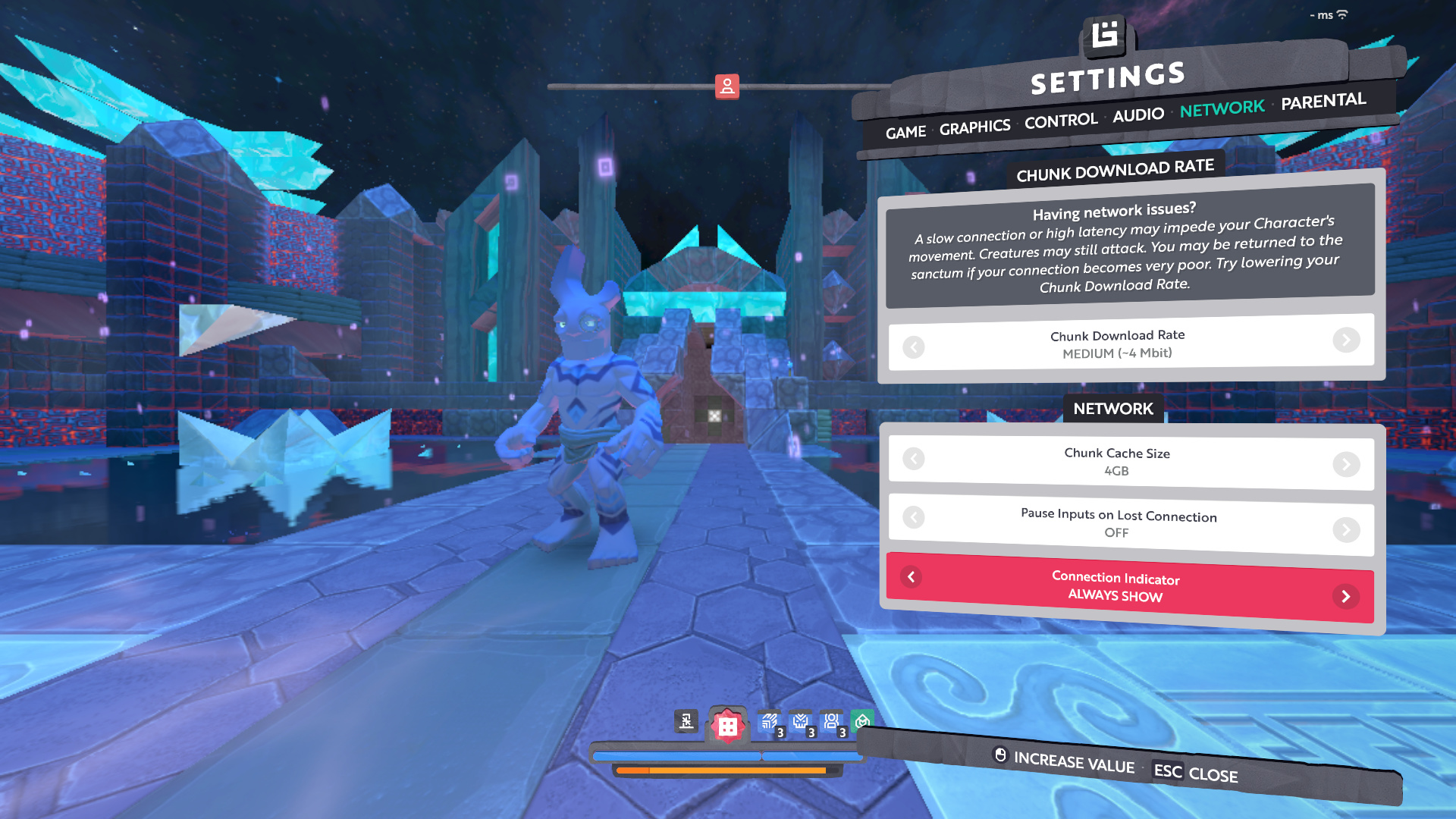1456x819 pixels.
Task: Click the red player marker on the compass bar
Action: [x=726, y=86]
